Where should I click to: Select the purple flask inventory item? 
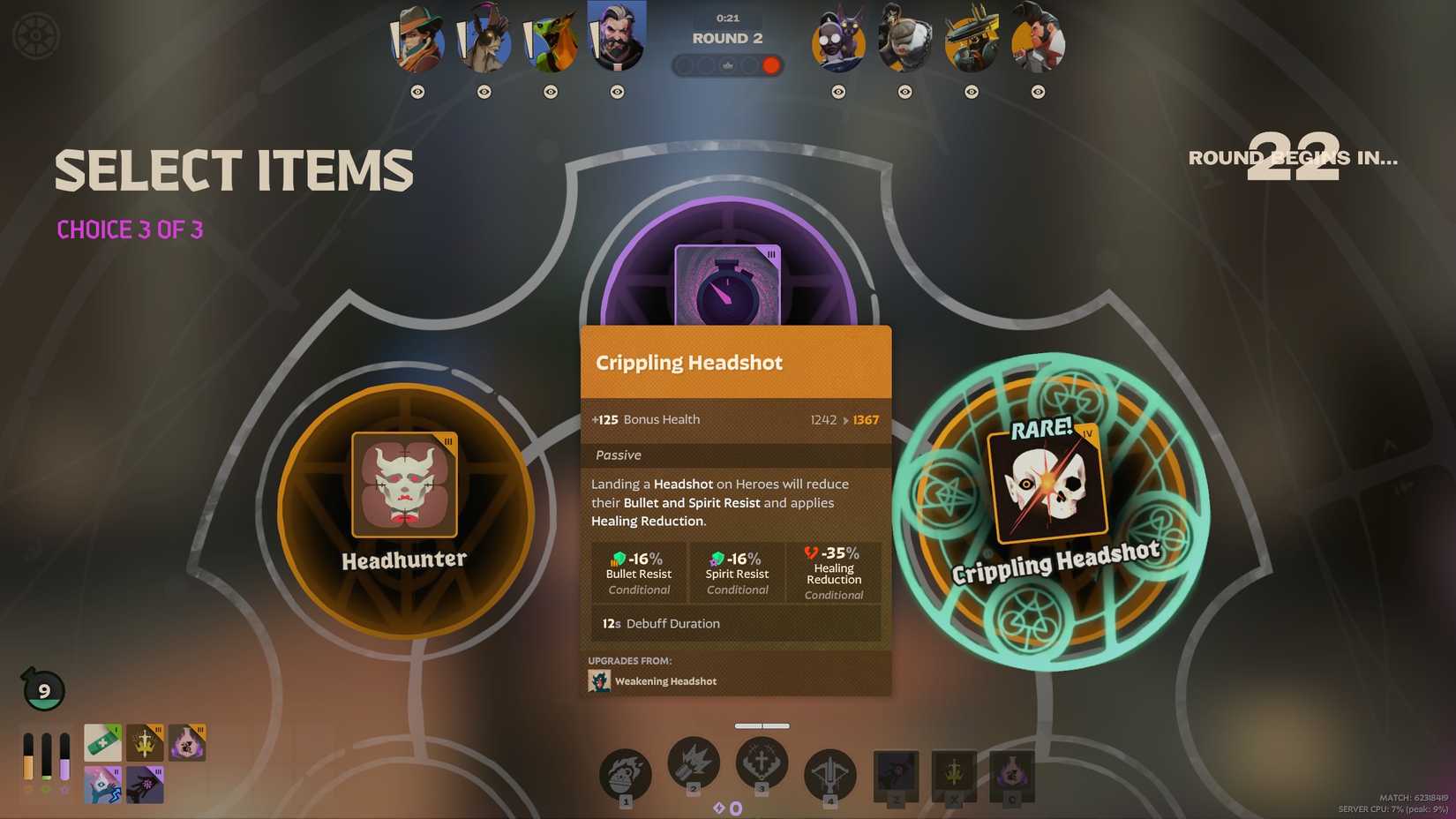[x=187, y=742]
